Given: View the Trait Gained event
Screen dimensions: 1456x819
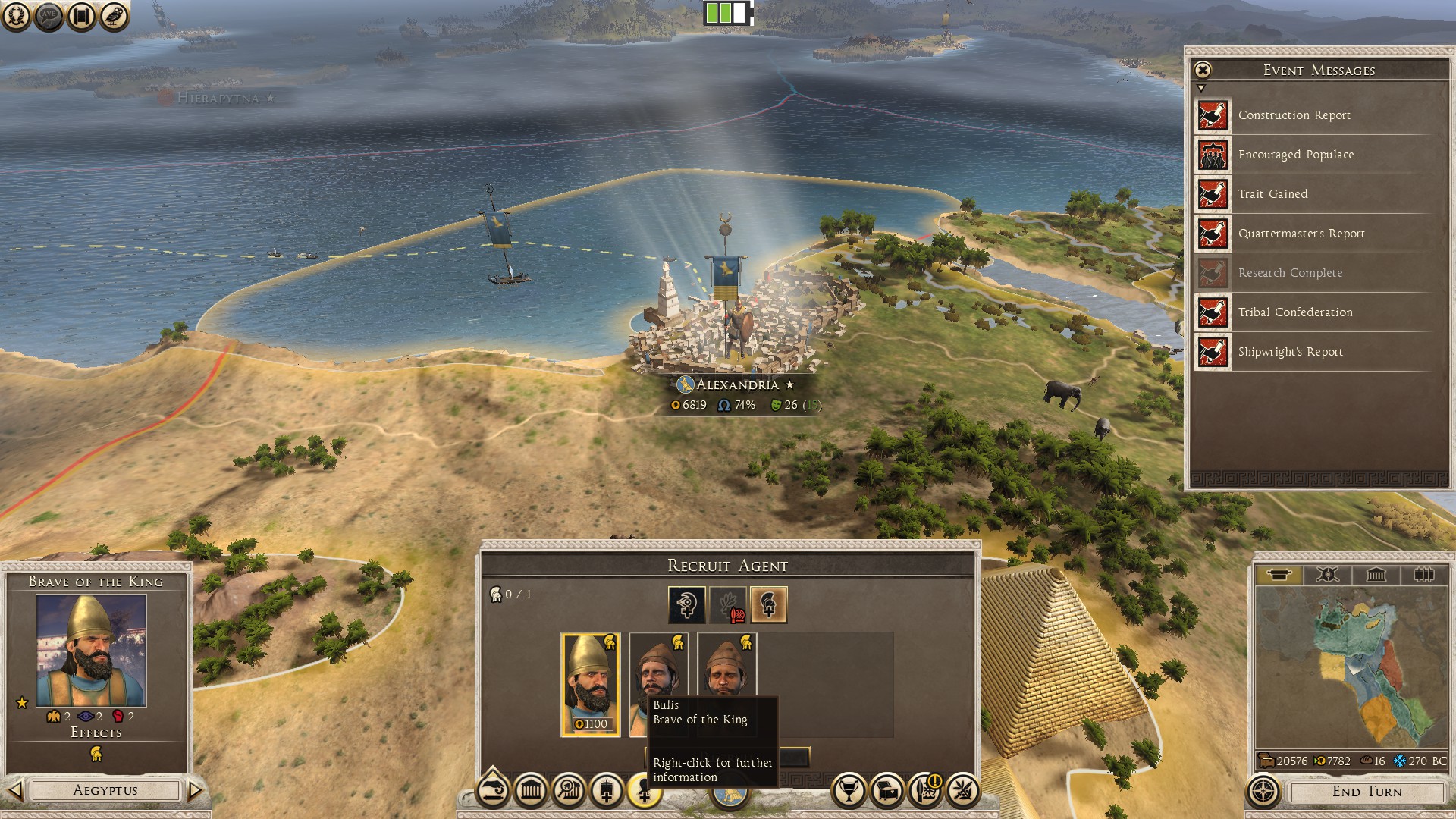Looking at the screenshot, I should pyautogui.click(x=1272, y=194).
